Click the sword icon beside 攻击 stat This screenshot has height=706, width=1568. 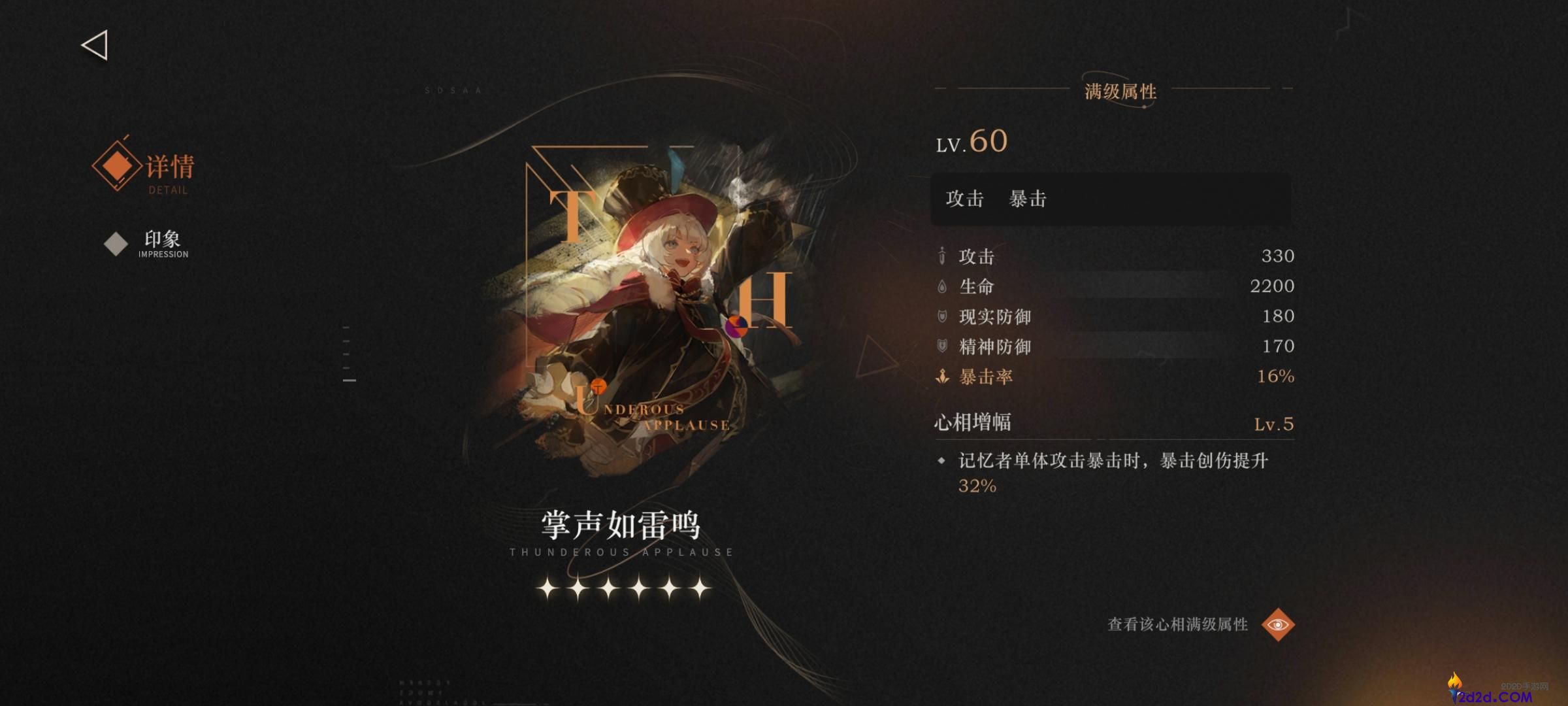(941, 256)
